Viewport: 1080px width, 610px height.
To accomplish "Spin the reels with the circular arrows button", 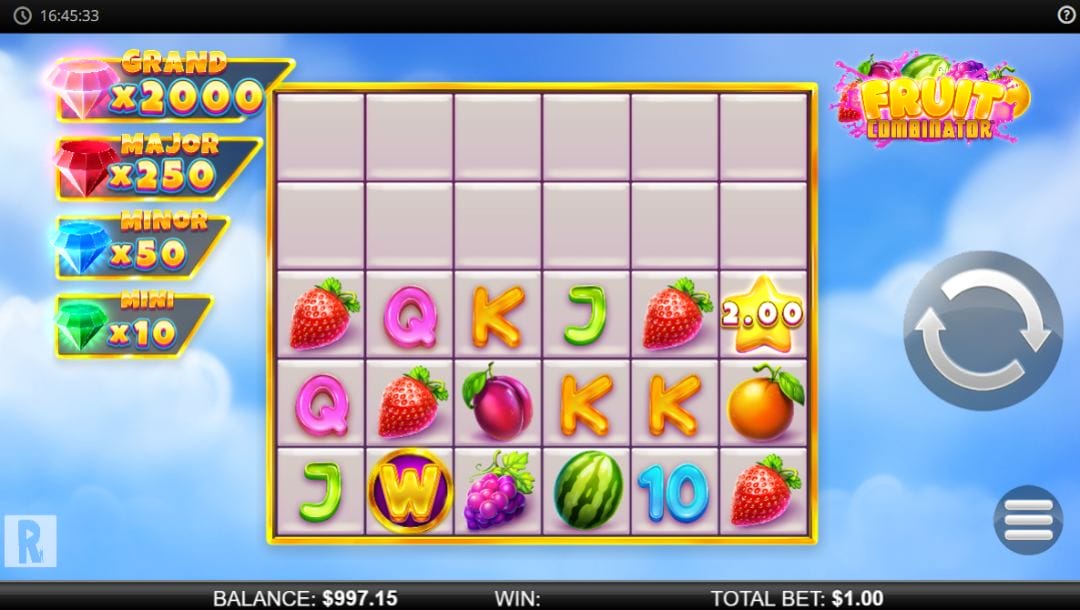I will (x=982, y=330).
